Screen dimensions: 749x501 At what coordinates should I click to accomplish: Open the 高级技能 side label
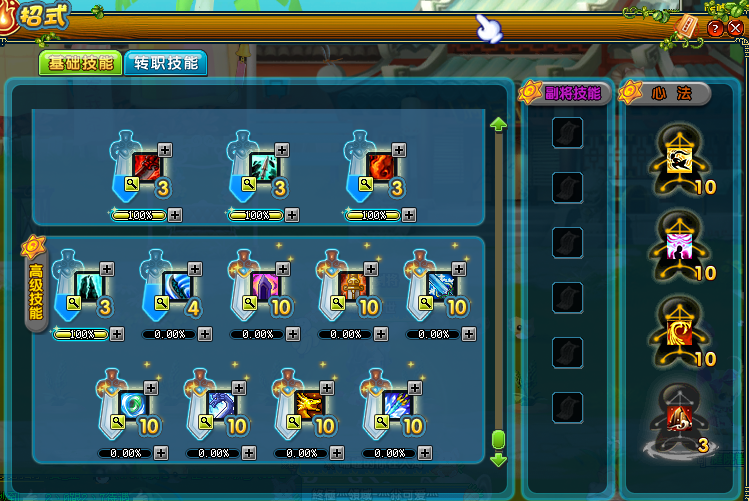34,284
